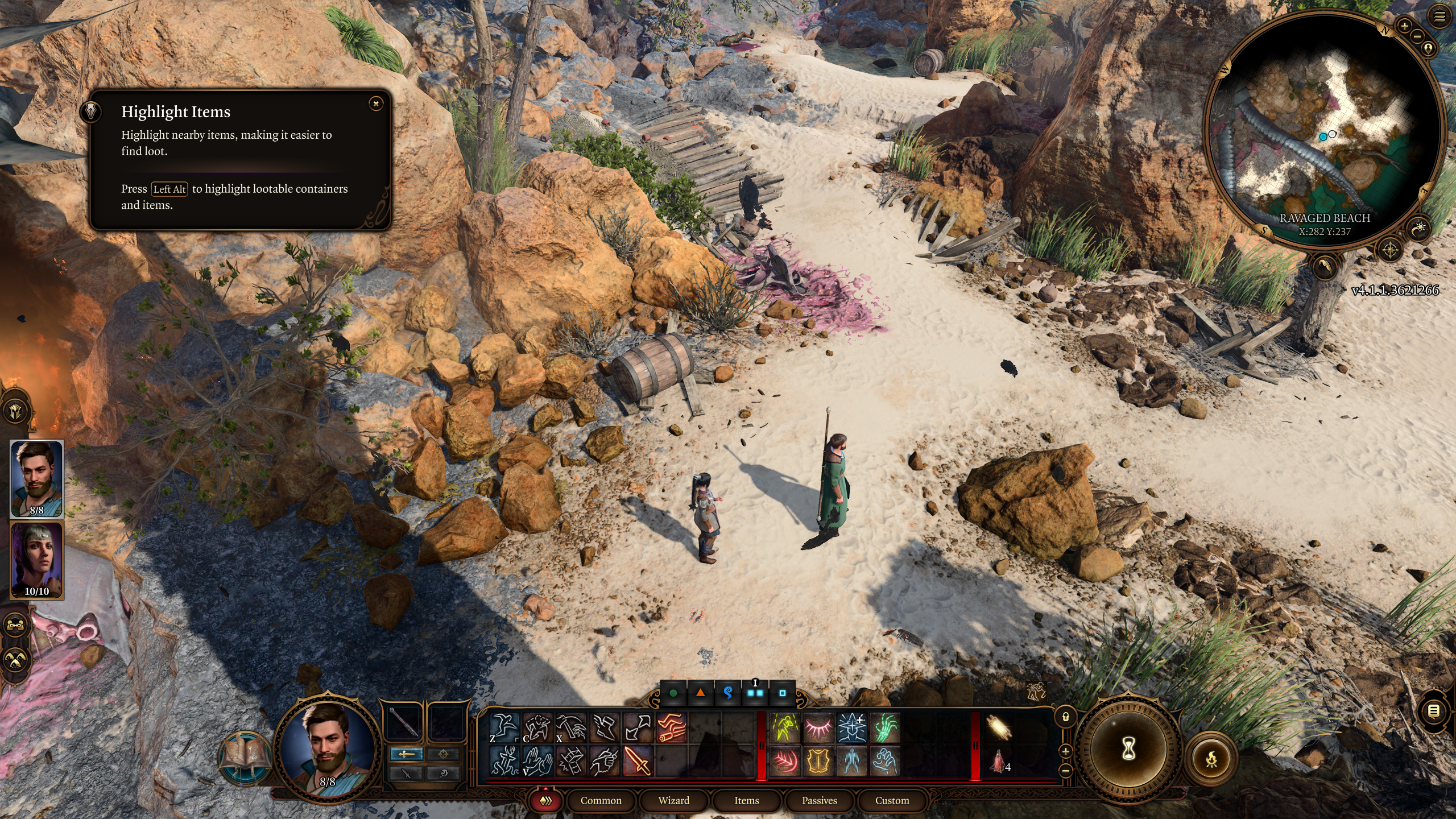The height and width of the screenshot is (819, 1456).
Task: Show the Passives hotbar tab
Action: click(x=819, y=800)
